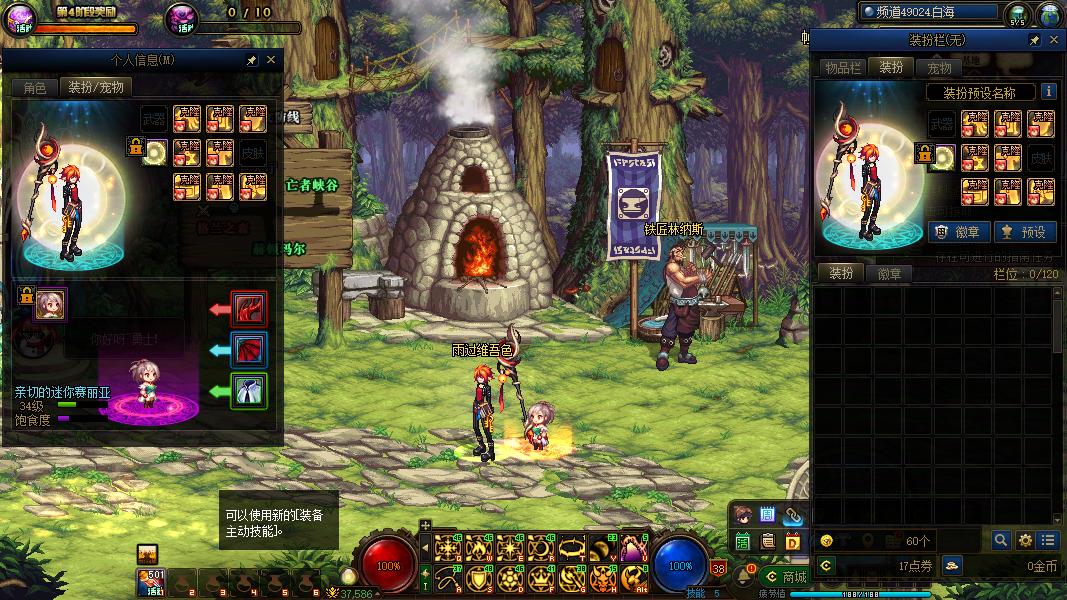Open the 物品栏 items tab
This screenshot has height=600, width=1067.
(842, 68)
